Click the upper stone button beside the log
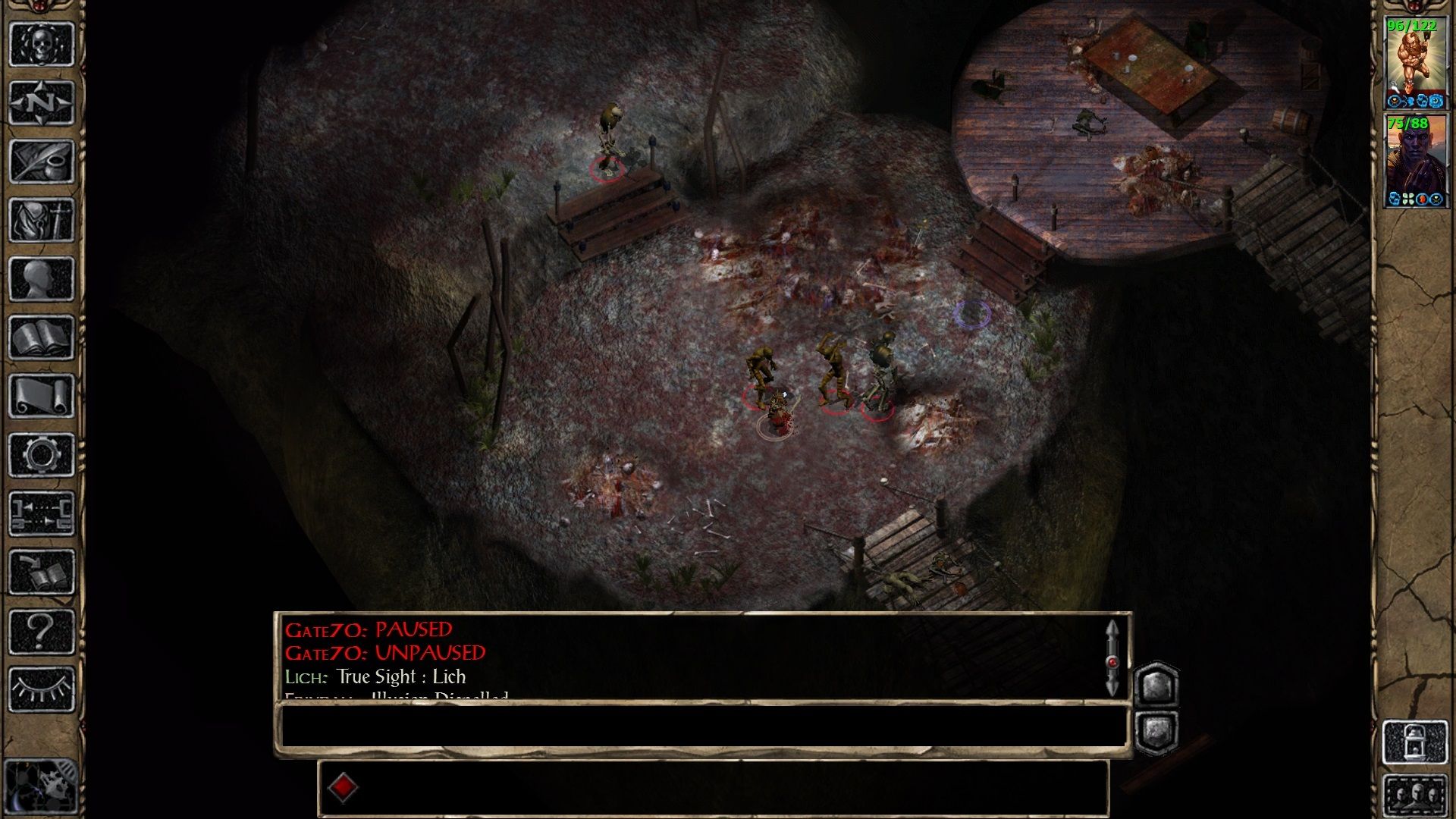 (x=1156, y=686)
